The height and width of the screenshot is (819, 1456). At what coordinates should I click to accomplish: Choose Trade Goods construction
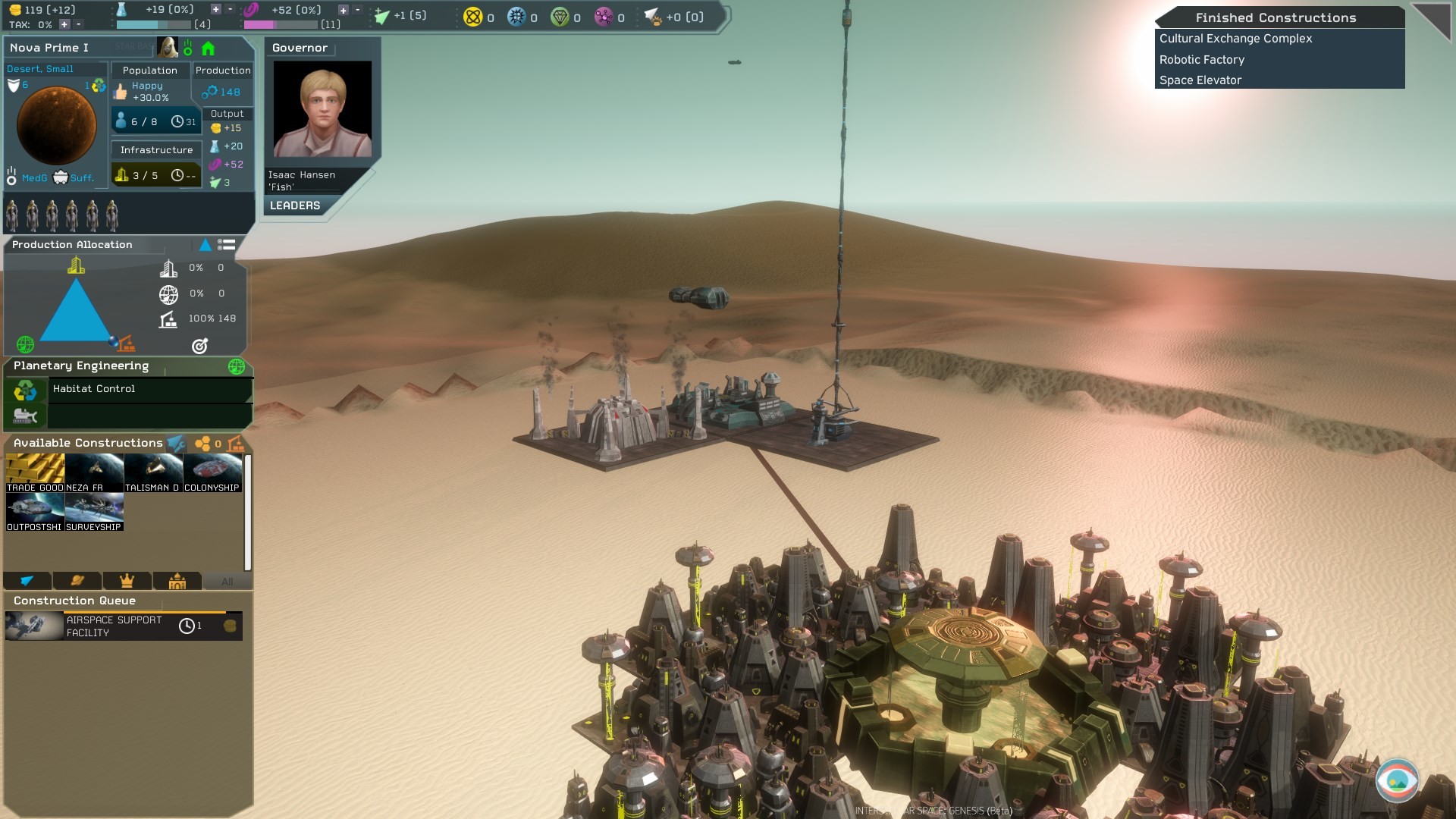35,473
